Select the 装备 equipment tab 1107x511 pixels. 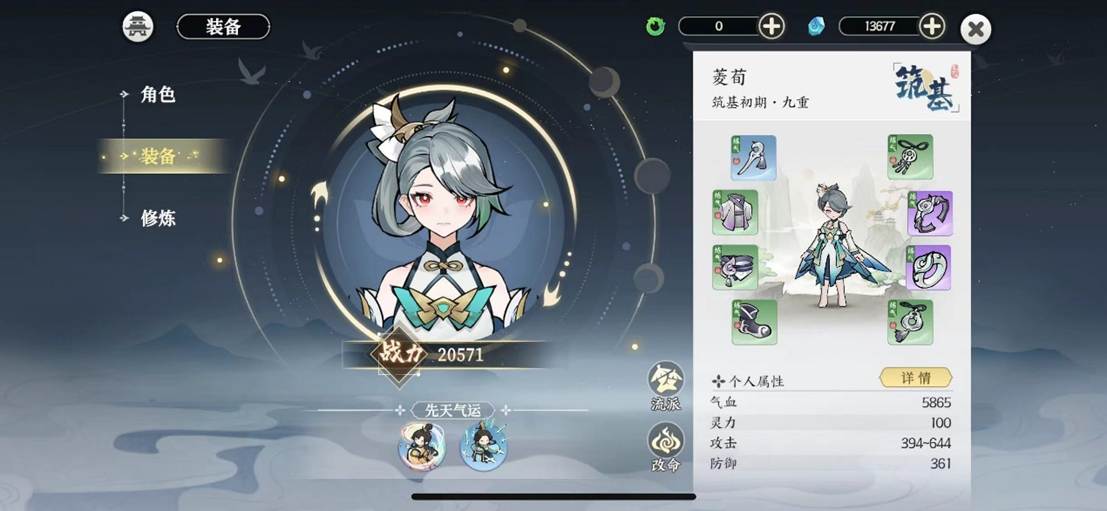coord(157,156)
